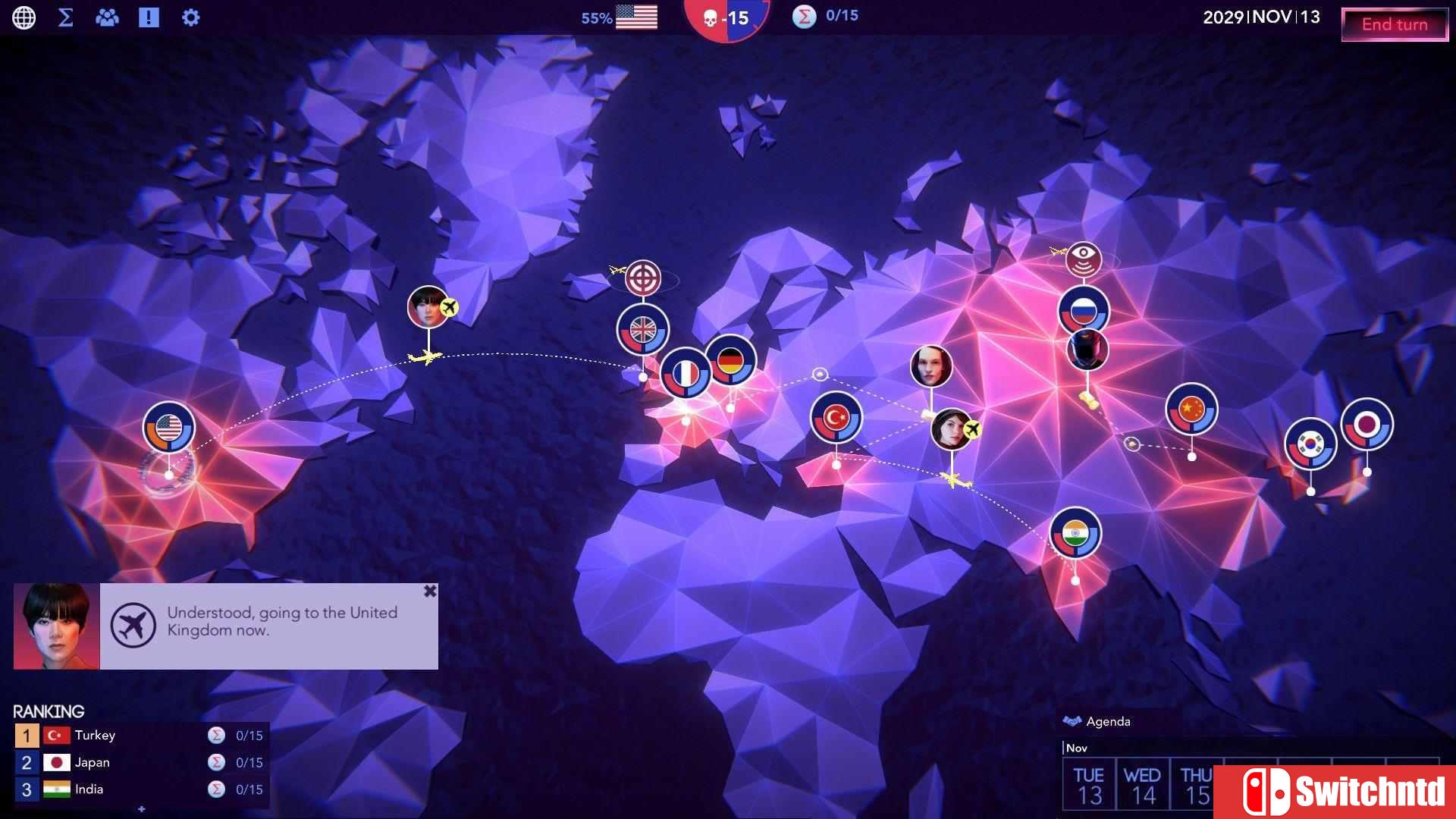View your agents roster icon

(x=107, y=17)
